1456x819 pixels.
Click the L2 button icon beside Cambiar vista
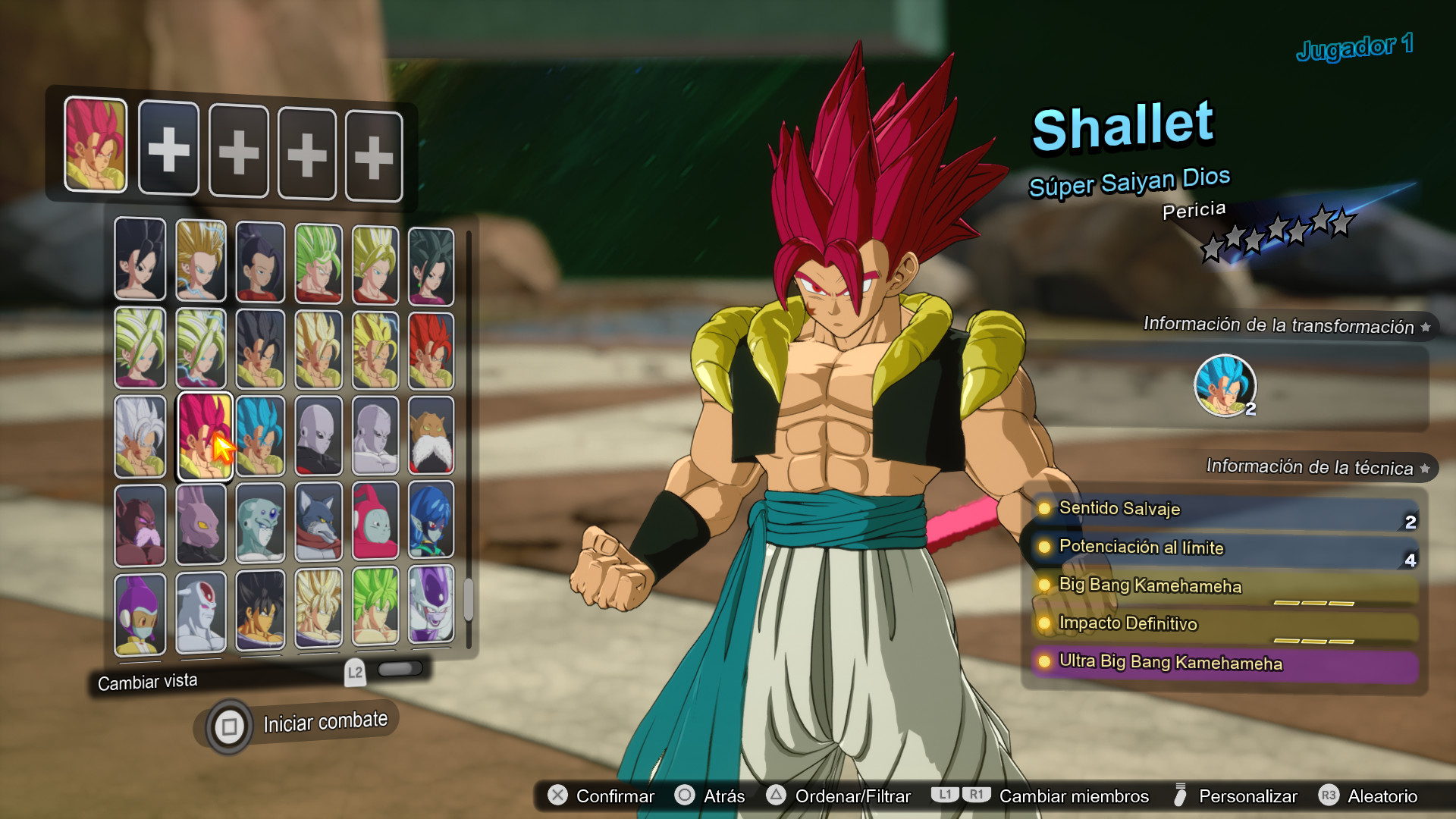pyautogui.click(x=354, y=671)
